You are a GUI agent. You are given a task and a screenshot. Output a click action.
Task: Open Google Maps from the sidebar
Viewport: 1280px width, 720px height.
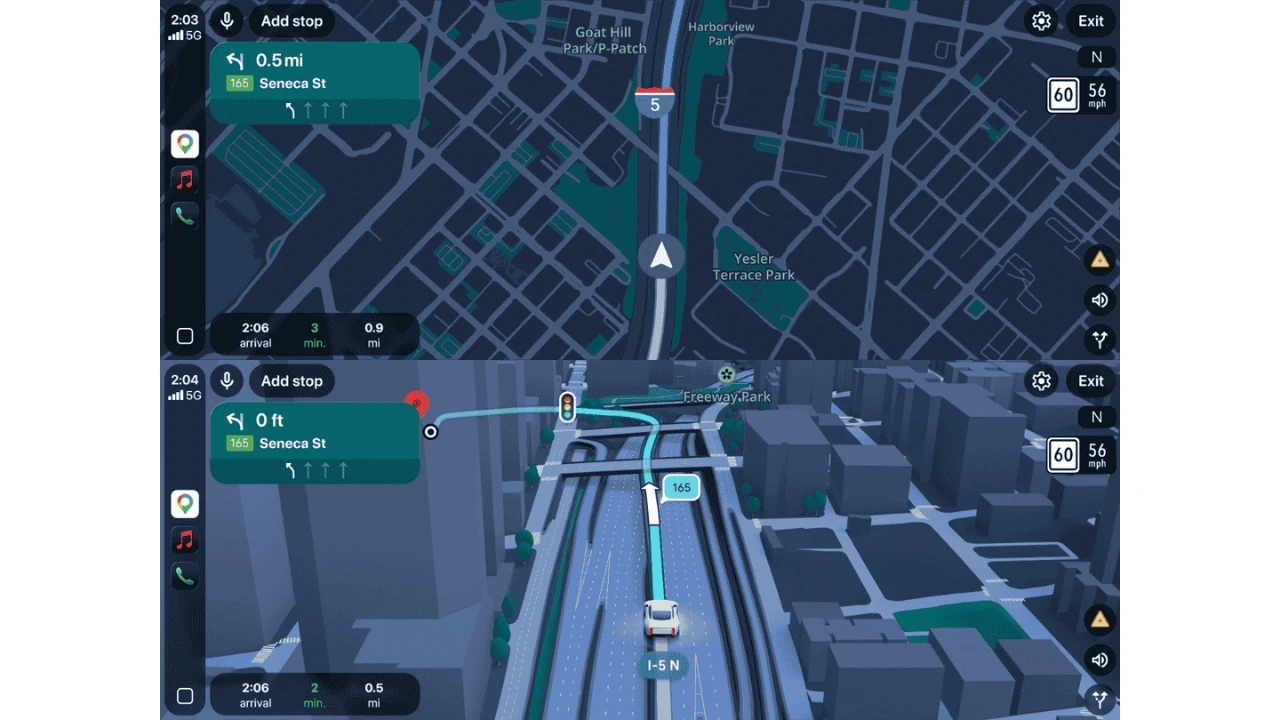click(184, 504)
